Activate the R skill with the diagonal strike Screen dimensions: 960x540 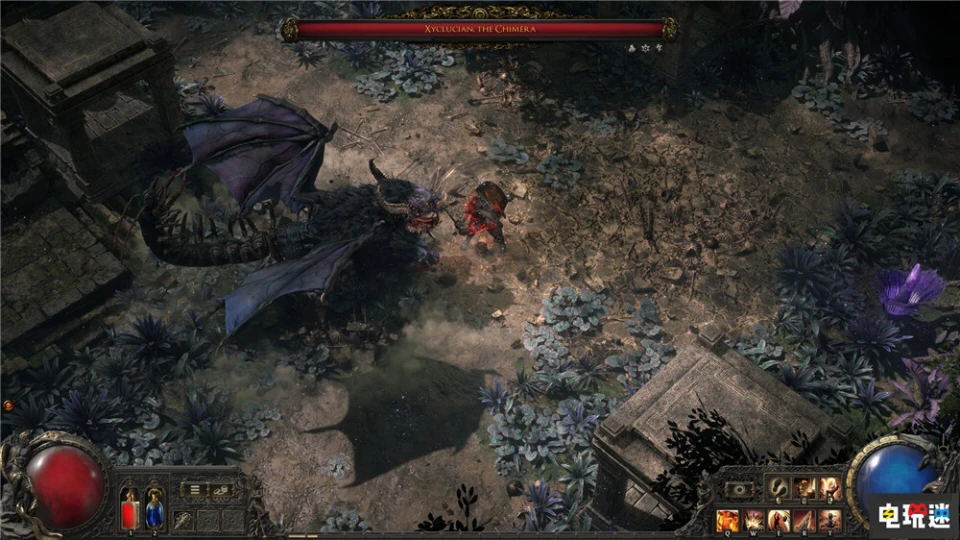804,520
